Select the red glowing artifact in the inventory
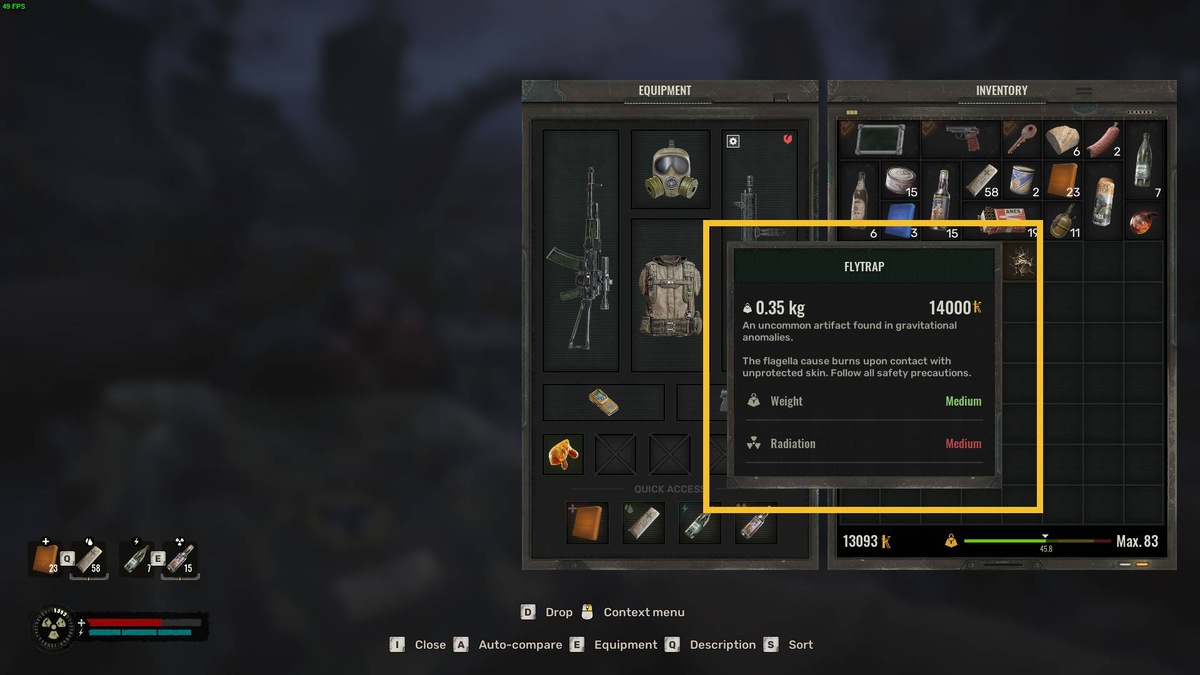Image resolution: width=1200 pixels, height=675 pixels. [1144, 220]
